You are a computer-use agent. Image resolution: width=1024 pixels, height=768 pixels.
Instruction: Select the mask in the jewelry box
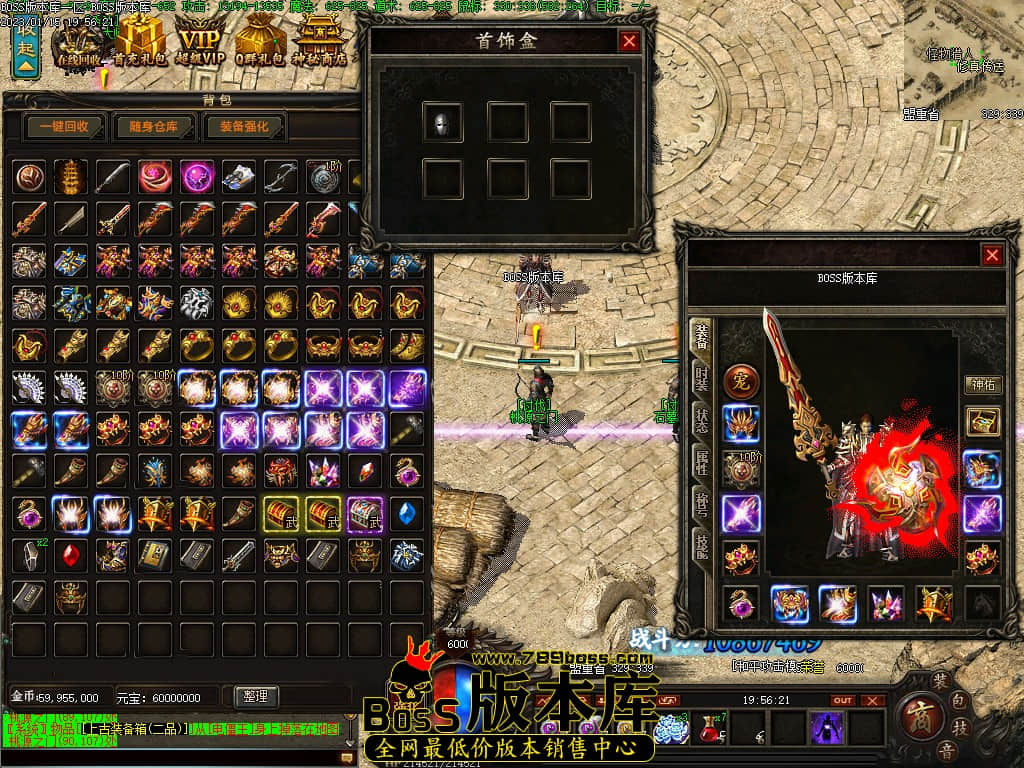click(x=442, y=122)
